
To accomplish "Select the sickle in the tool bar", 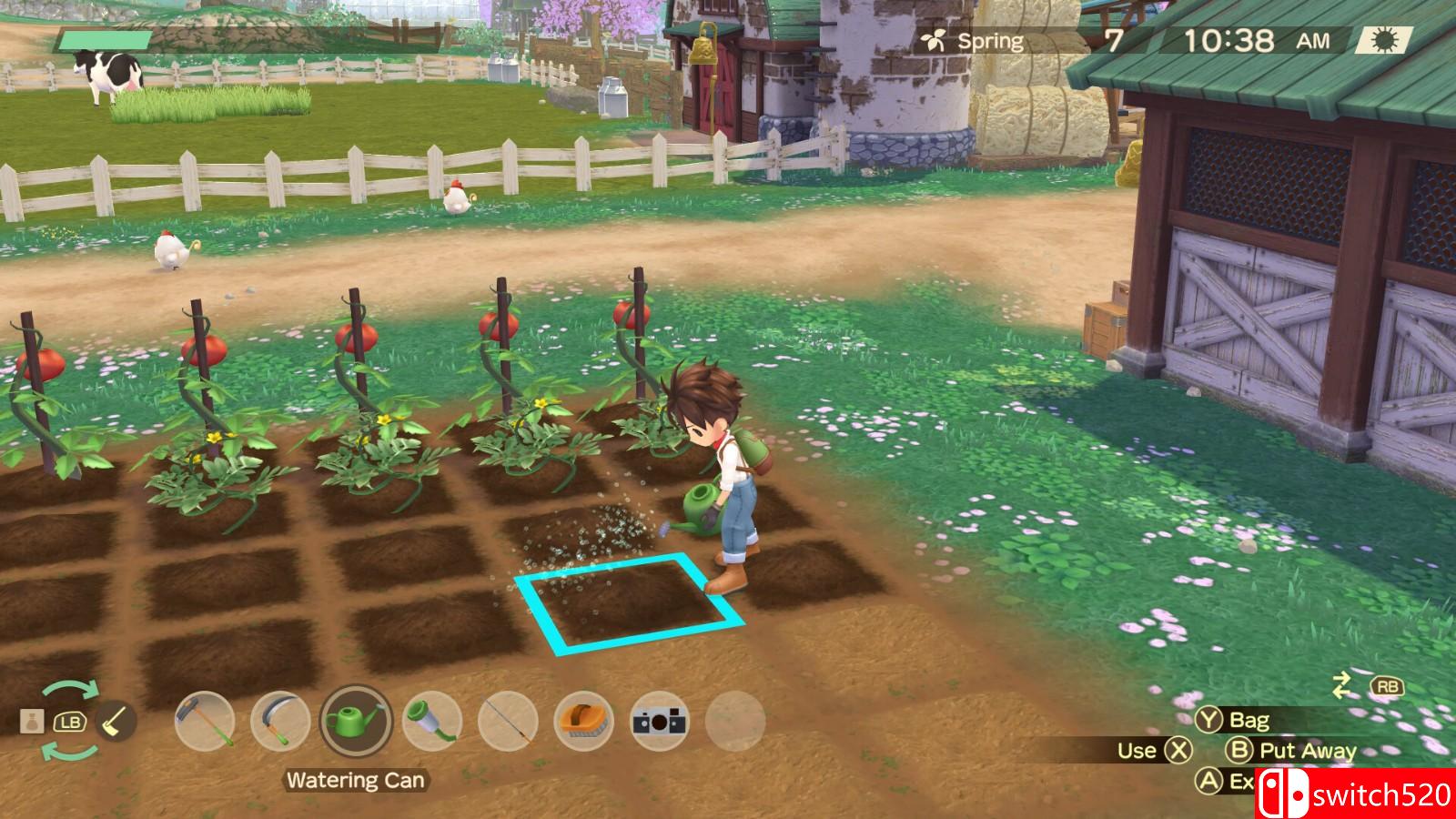I will point(280,722).
